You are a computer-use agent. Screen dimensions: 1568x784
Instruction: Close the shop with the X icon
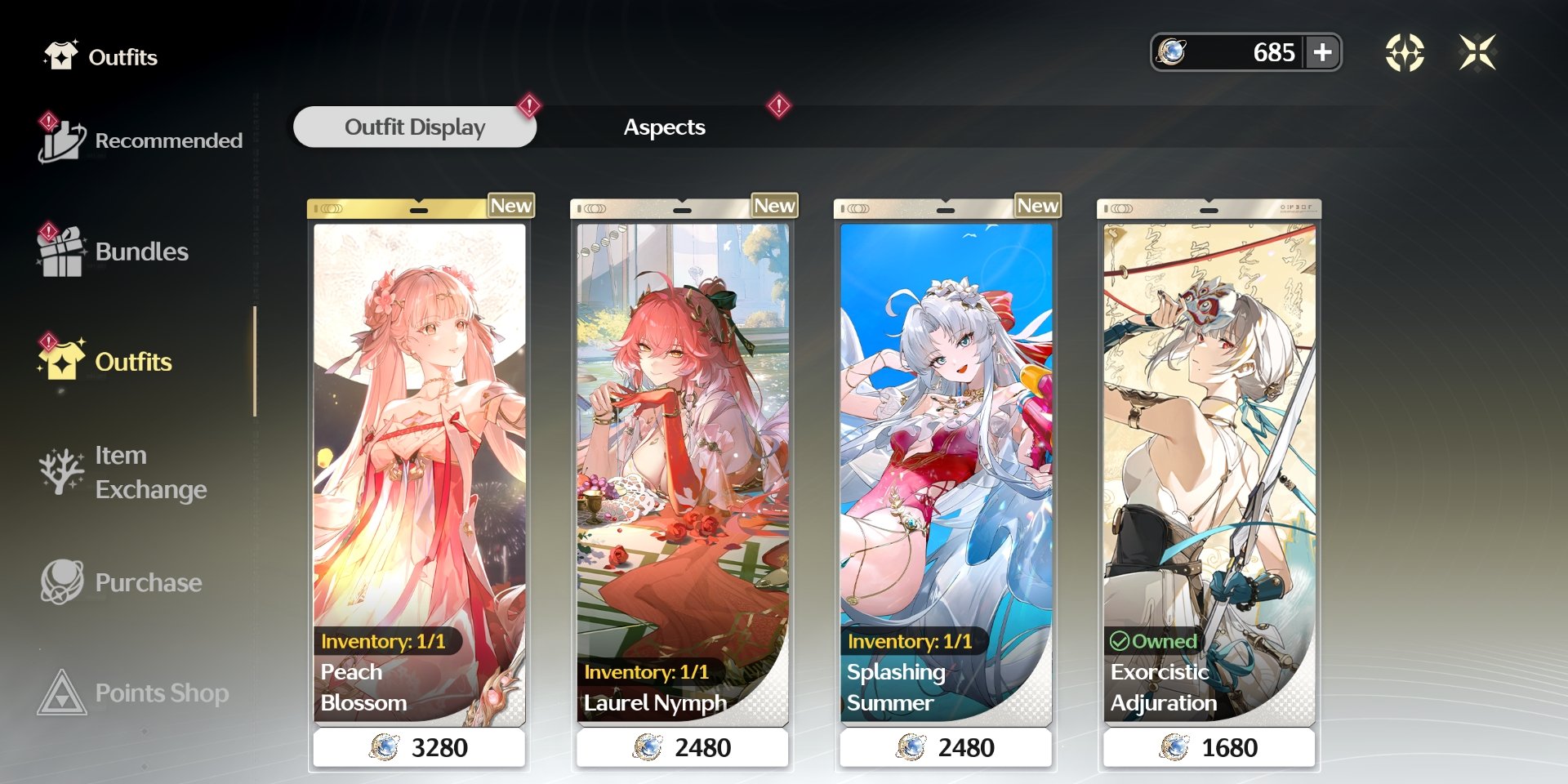pos(1477,52)
